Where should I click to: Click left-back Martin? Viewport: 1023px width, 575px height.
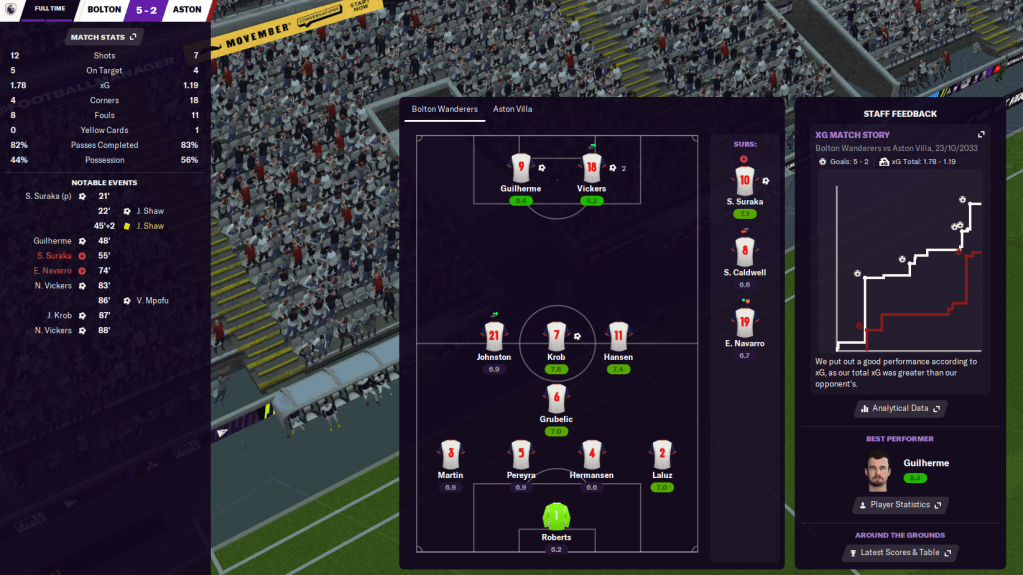450,454
